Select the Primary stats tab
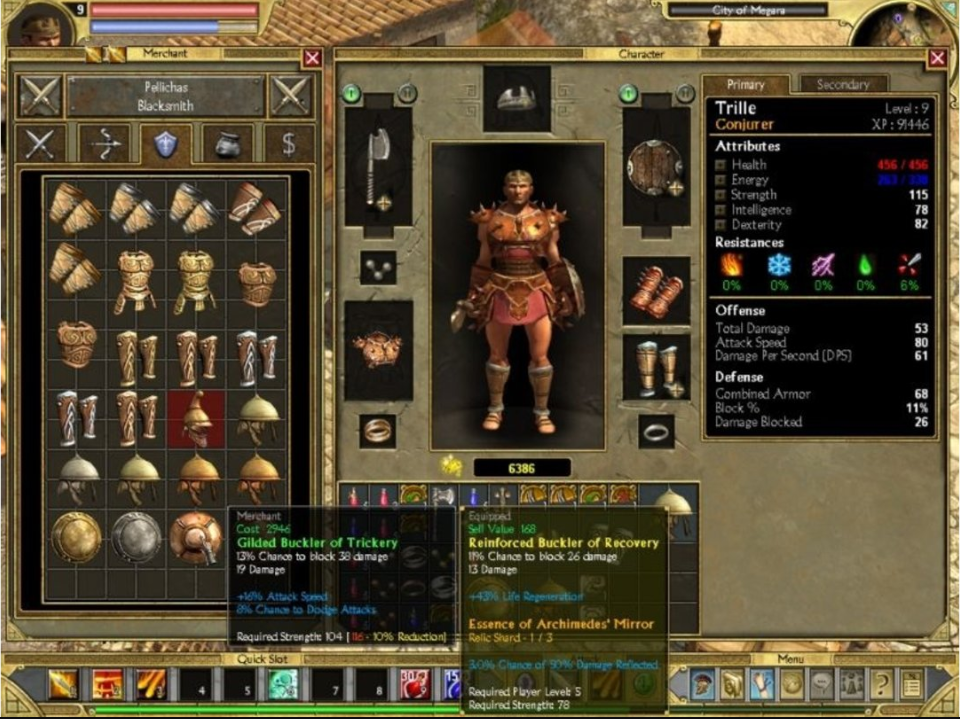 click(x=746, y=85)
